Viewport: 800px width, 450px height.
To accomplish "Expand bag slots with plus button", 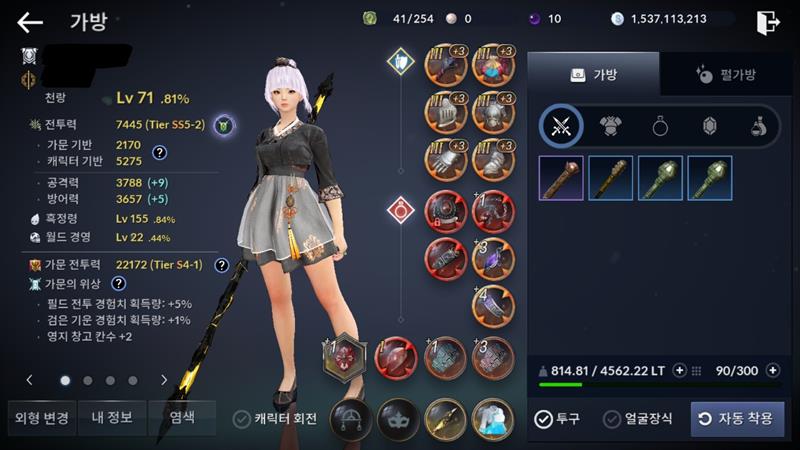I will coord(771,371).
